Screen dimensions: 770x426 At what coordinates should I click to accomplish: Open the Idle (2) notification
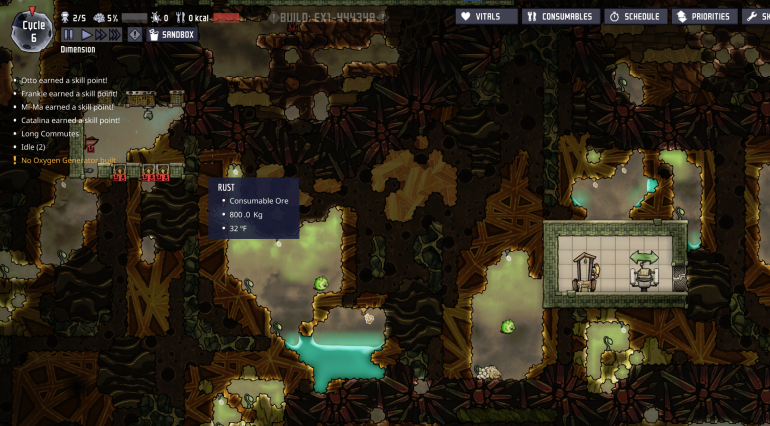click(x=34, y=147)
